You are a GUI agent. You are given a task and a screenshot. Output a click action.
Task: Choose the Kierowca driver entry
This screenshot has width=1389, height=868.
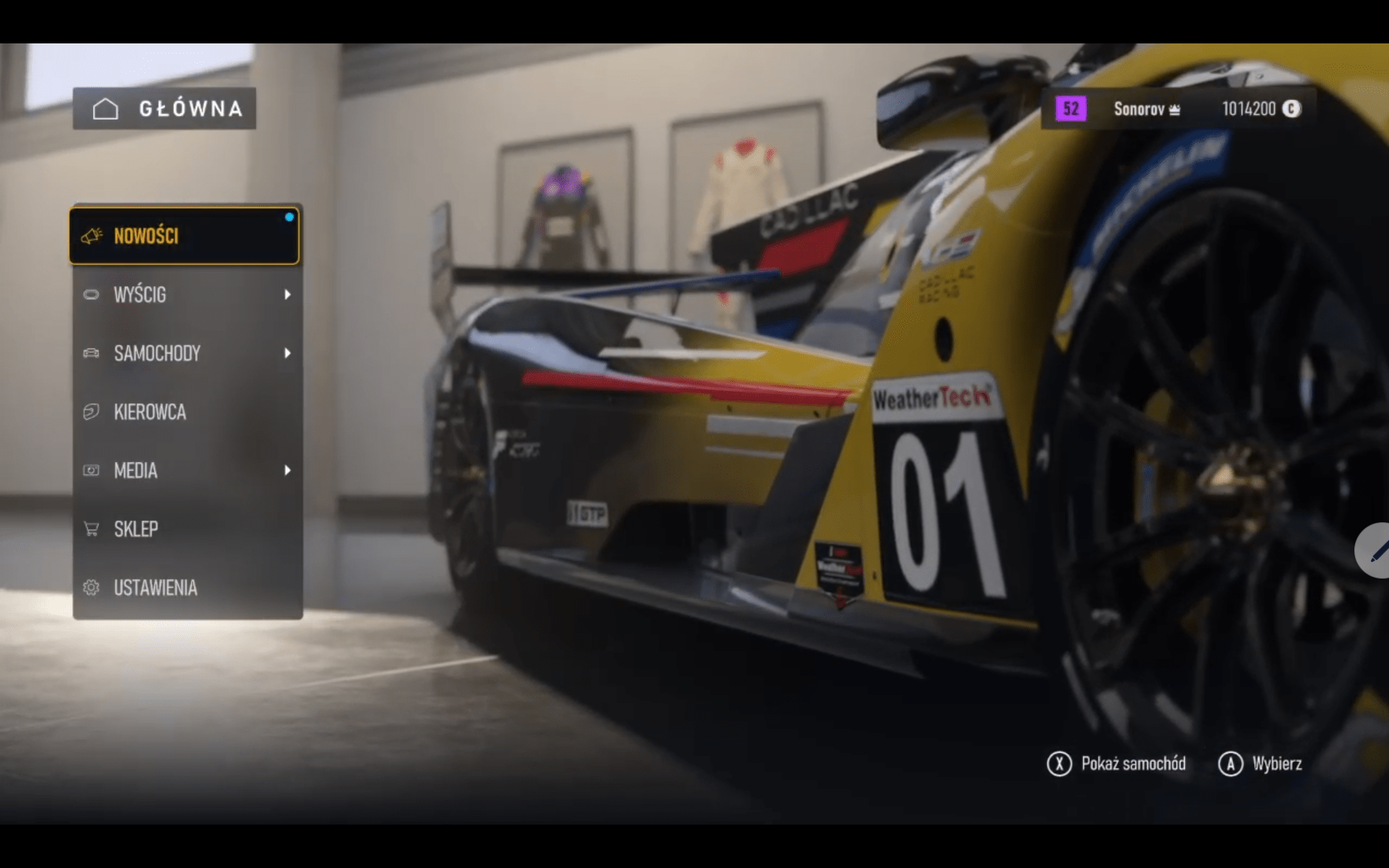pyautogui.click(x=187, y=412)
